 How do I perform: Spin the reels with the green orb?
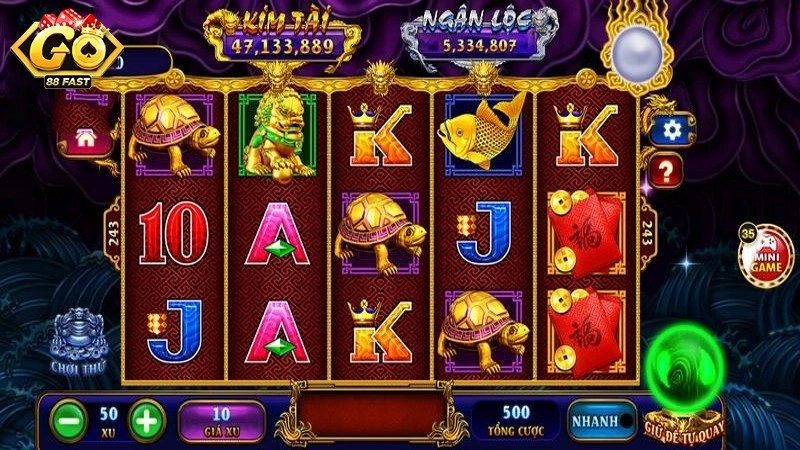pos(686,371)
